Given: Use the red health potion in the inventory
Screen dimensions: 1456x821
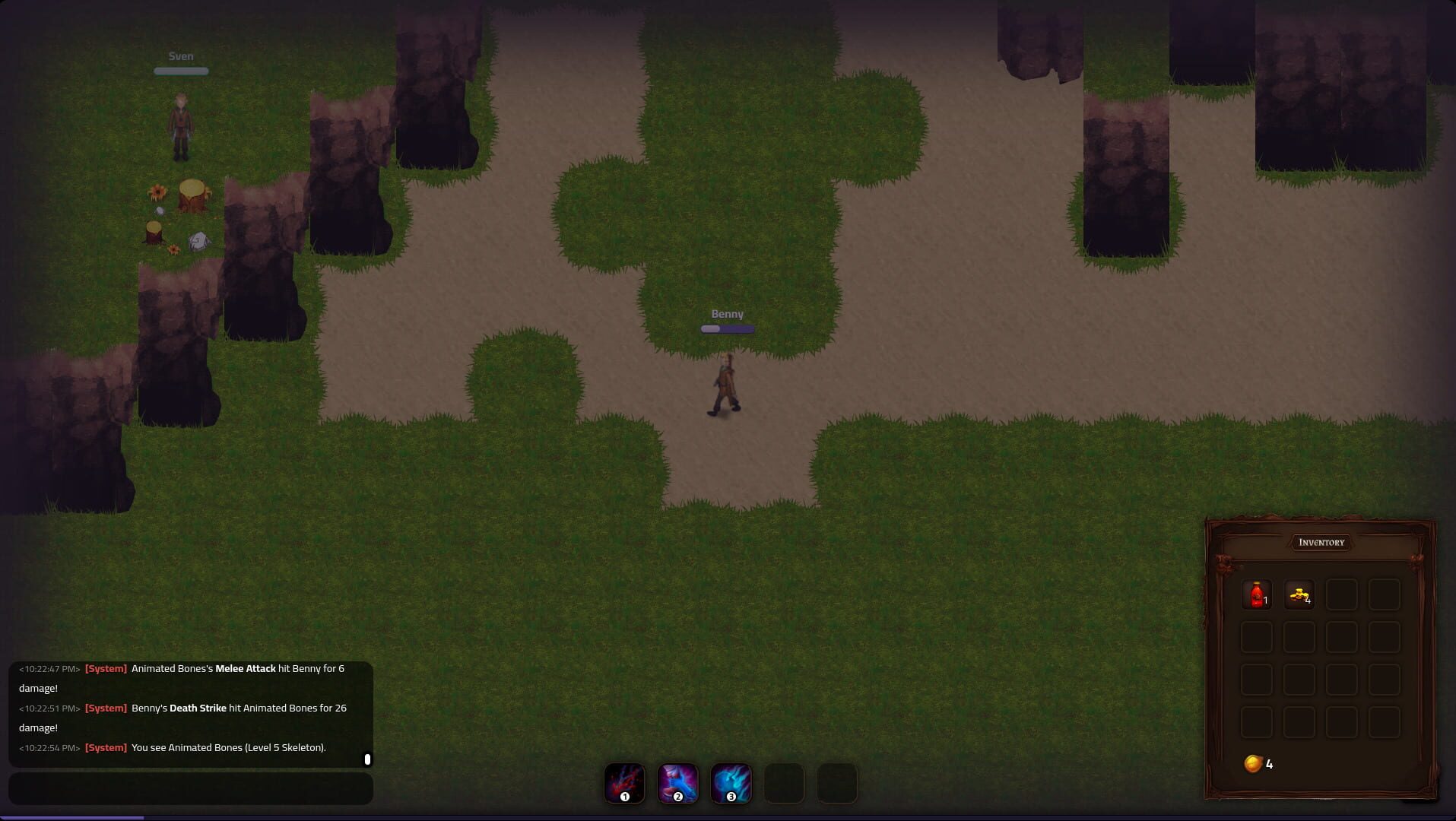Looking at the screenshot, I should 1256,594.
